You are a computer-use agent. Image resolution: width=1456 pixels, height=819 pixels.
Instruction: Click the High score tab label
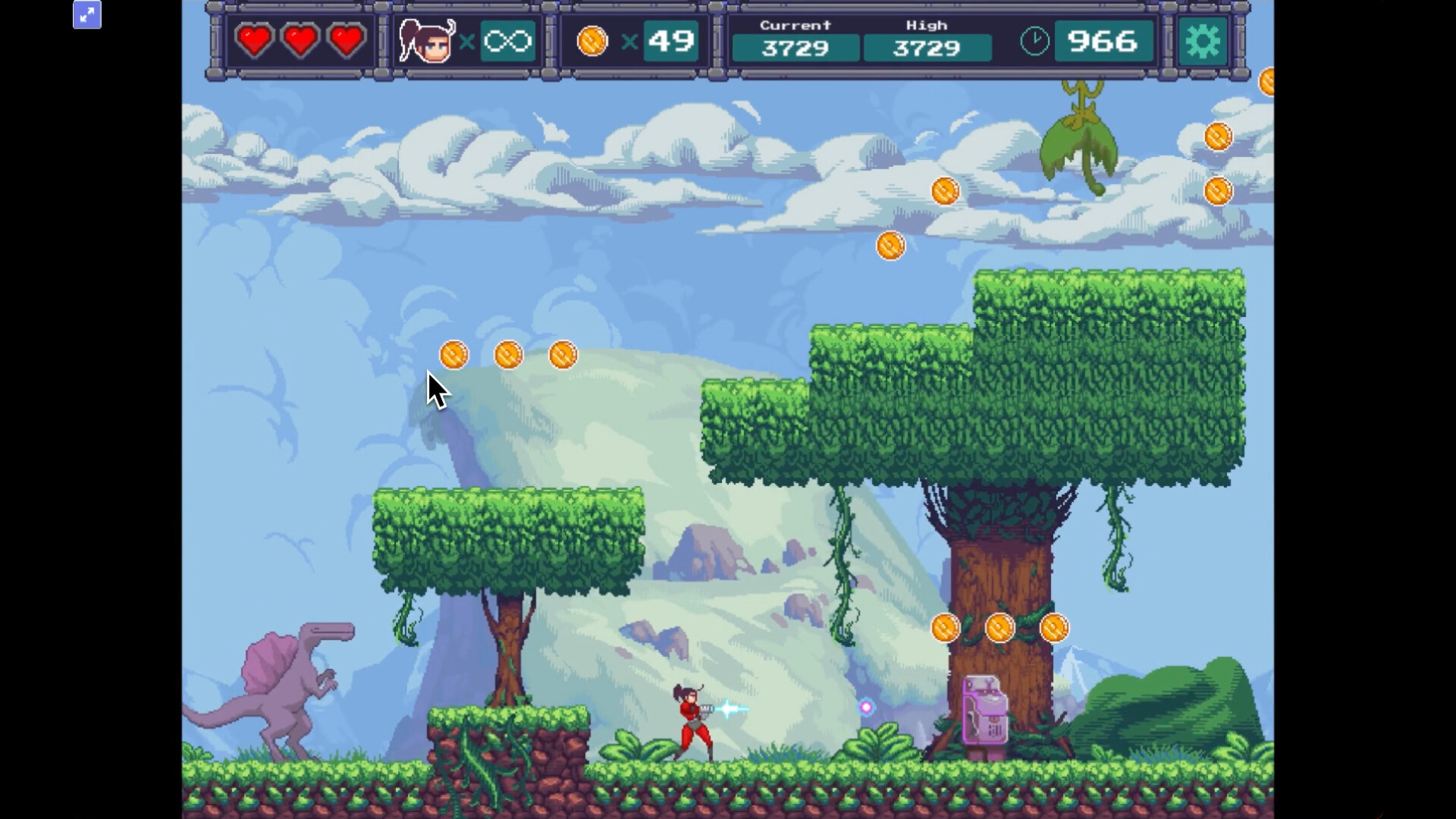click(927, 24)
